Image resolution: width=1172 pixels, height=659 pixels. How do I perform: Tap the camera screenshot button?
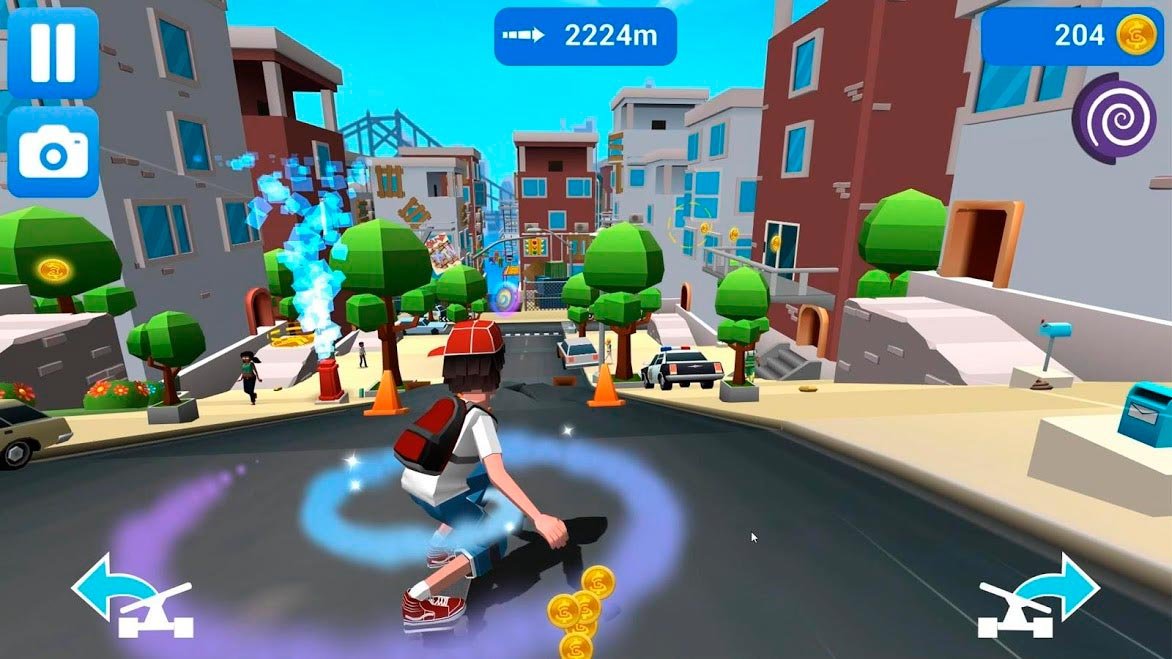(x=52, y=152)
